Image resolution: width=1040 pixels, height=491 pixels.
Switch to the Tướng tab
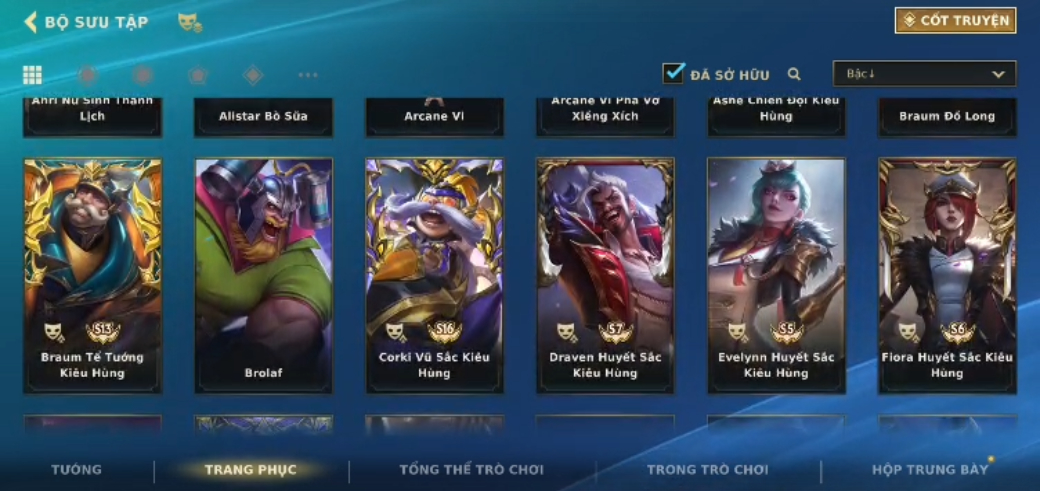point(77,470)
